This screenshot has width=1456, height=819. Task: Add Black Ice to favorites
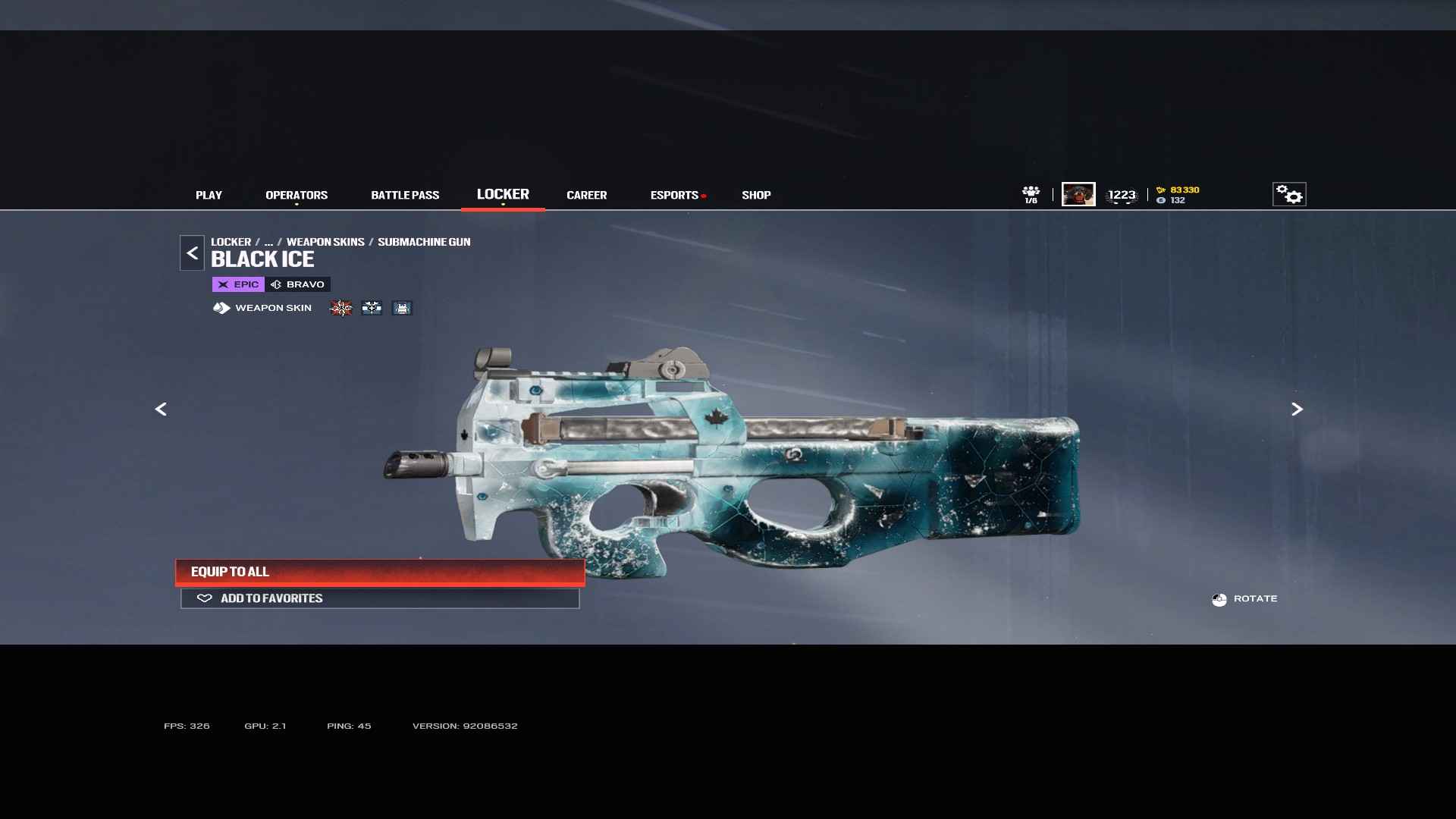(x=380, y=598)
